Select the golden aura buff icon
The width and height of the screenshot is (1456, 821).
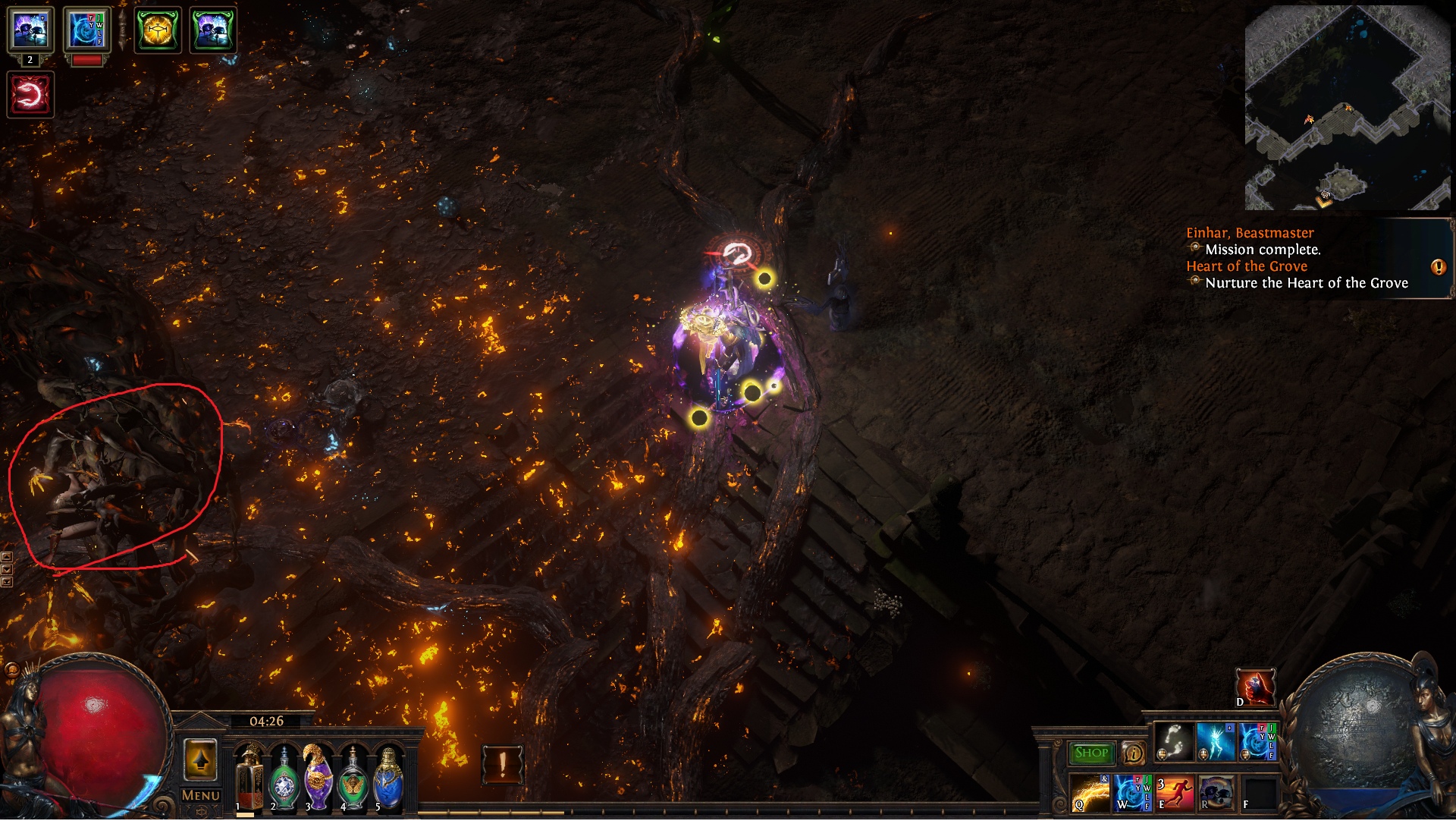click(158, 30)
